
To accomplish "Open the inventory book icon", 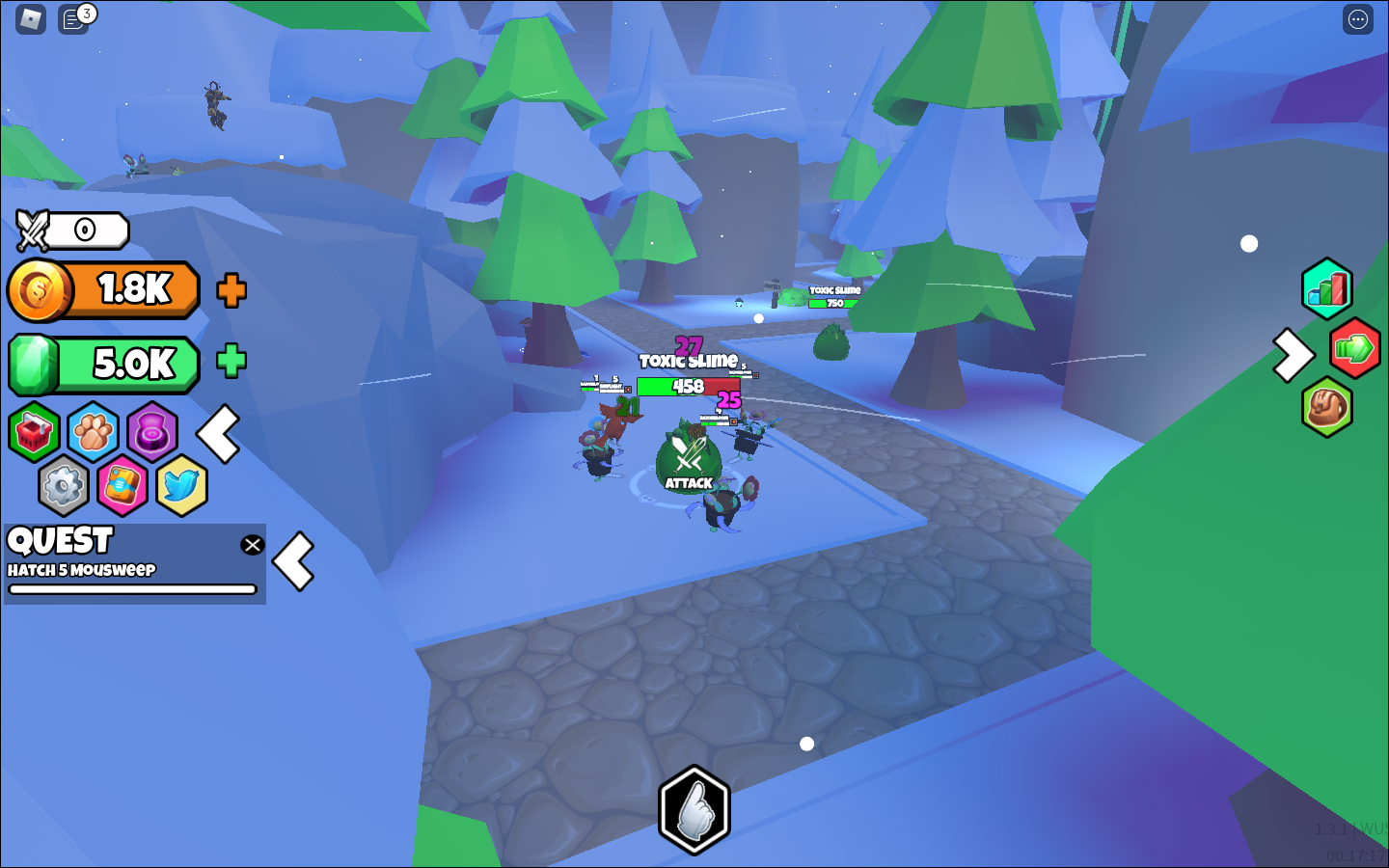I will click(122, 485).
